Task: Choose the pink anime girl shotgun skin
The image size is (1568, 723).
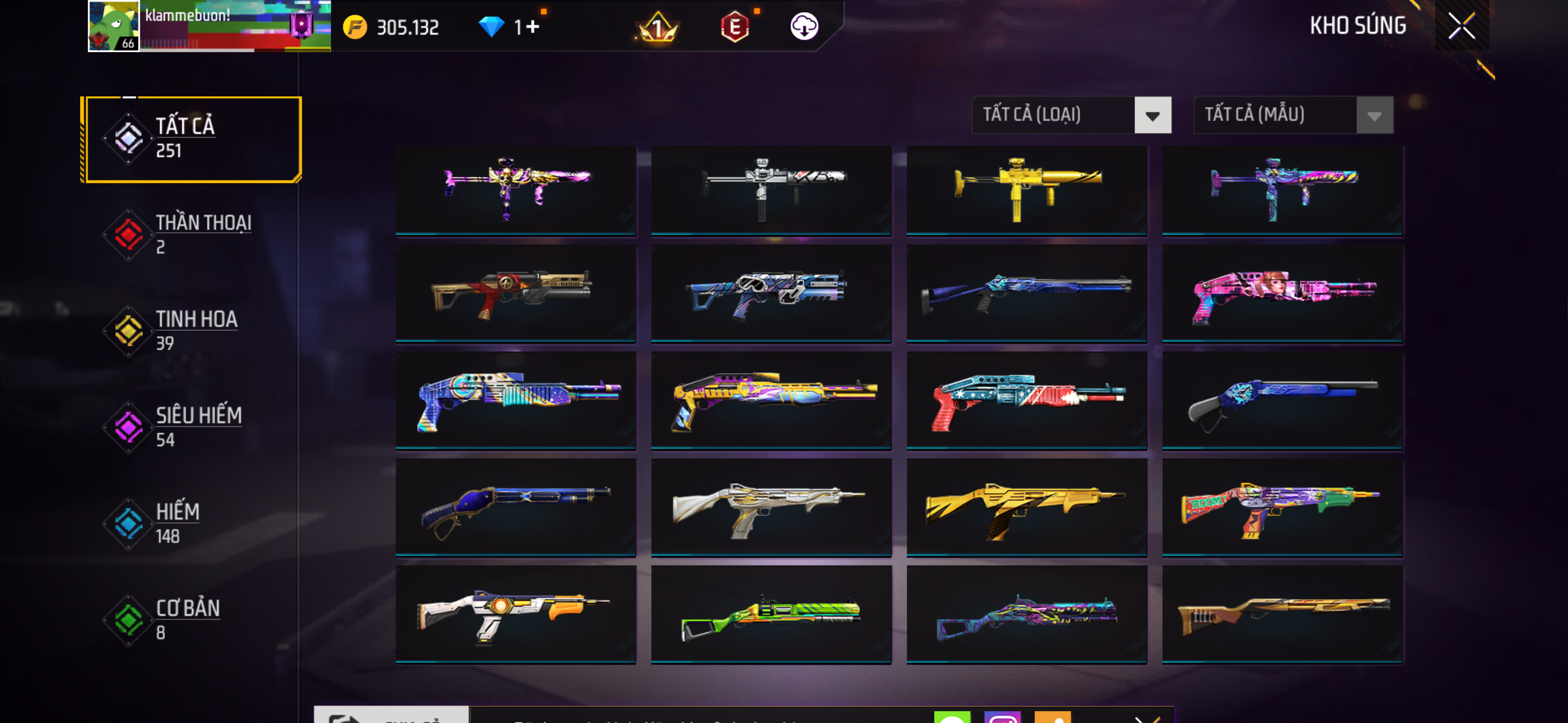Action: (1283, 293)
